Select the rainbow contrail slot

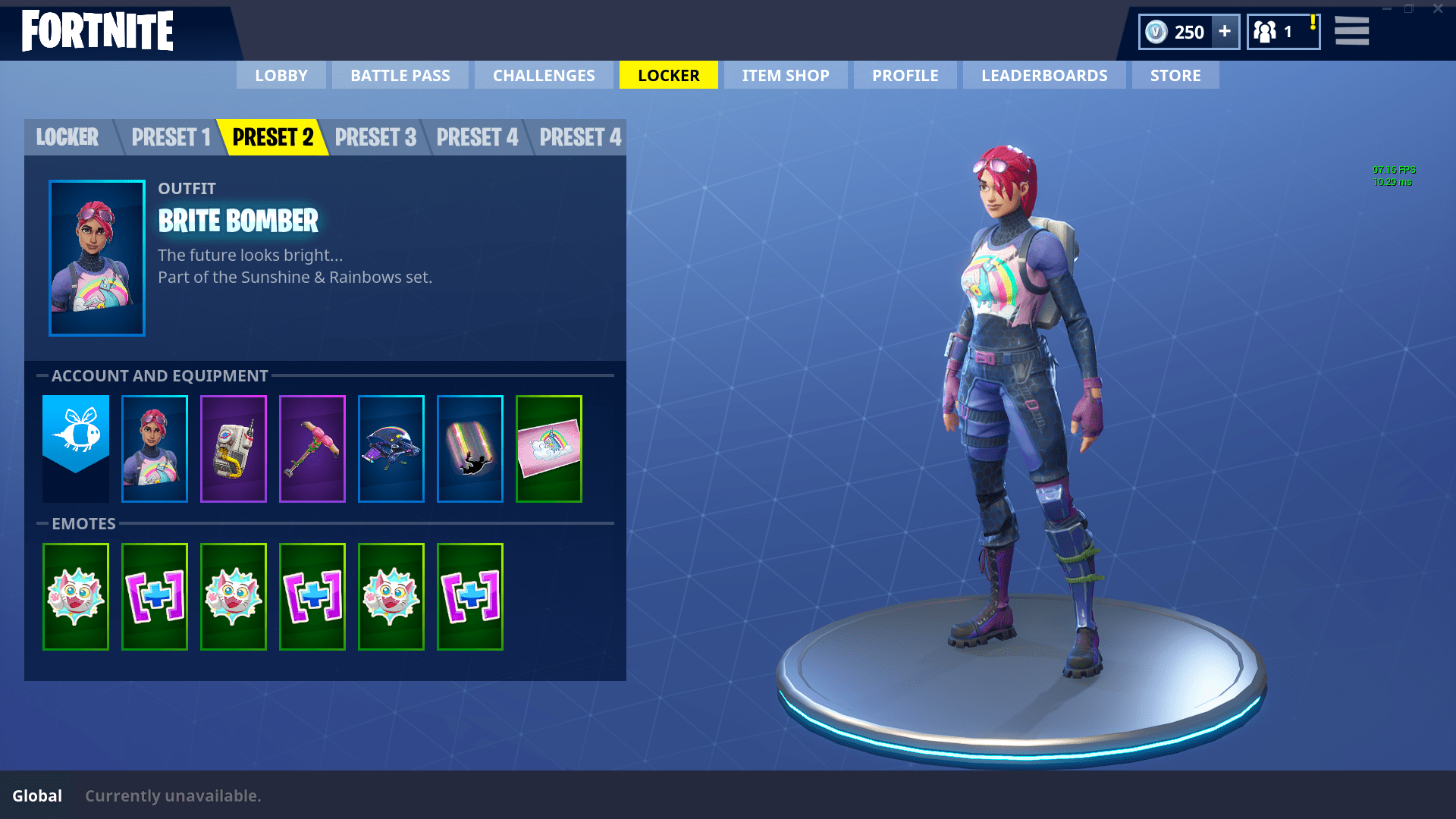coord(470,448)
